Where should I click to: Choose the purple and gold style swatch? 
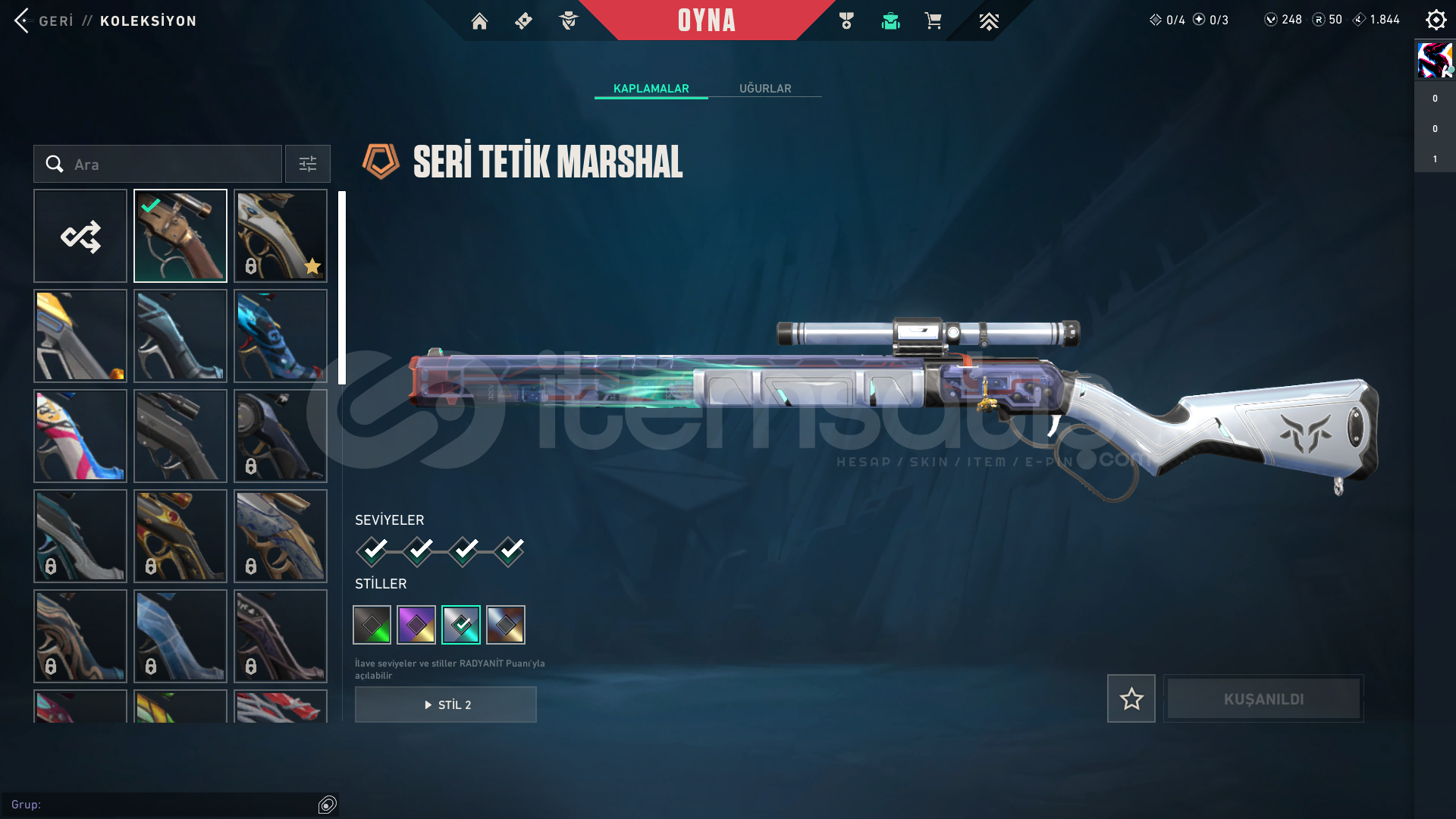click(416, 625)
